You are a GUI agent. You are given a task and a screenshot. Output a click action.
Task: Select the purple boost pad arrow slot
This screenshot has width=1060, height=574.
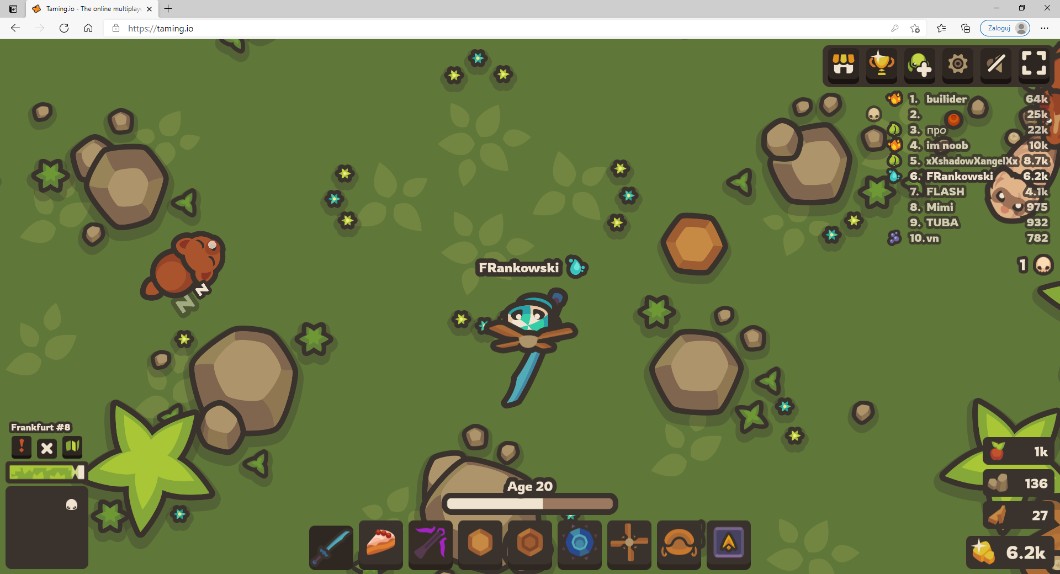[728, 545]
